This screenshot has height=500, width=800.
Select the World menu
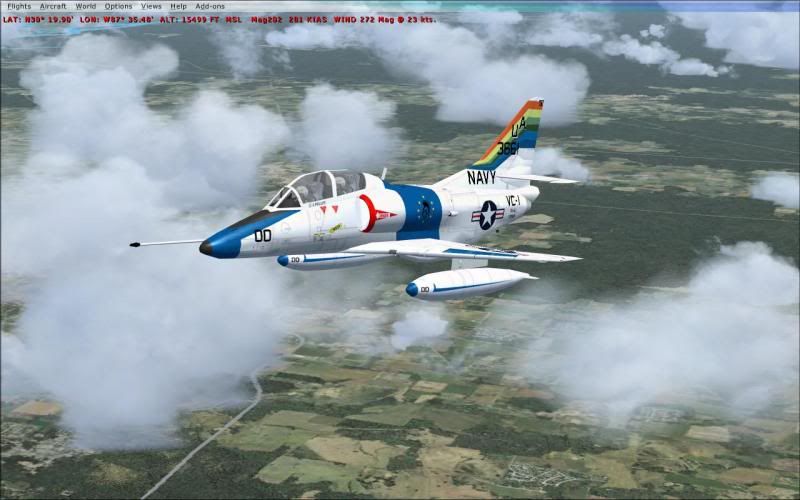[x=86, y=6]
